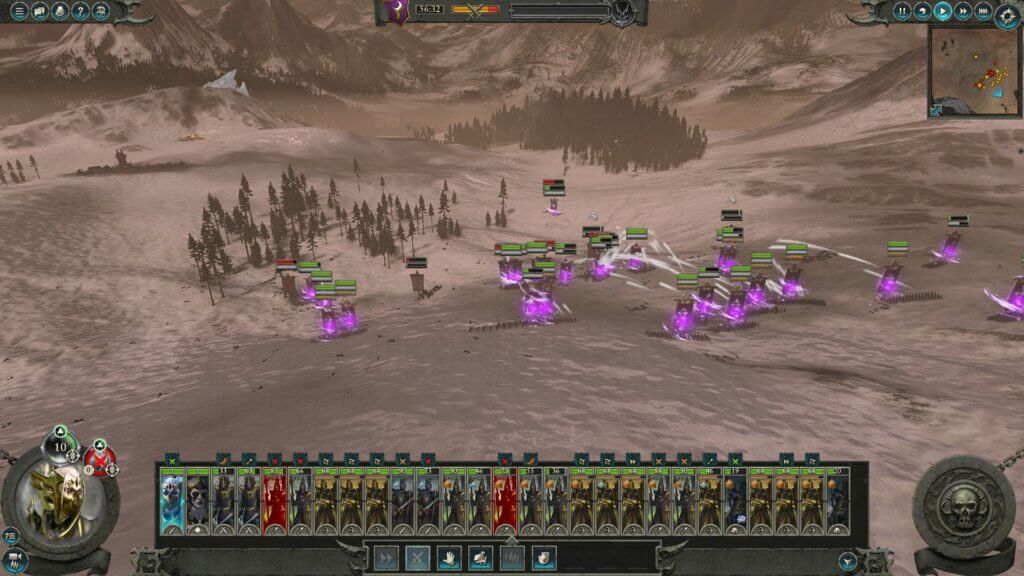The image size is (1024, 576).
Task: Toggle melee mode with crossed swords button
Action: [x=418, y=557]
